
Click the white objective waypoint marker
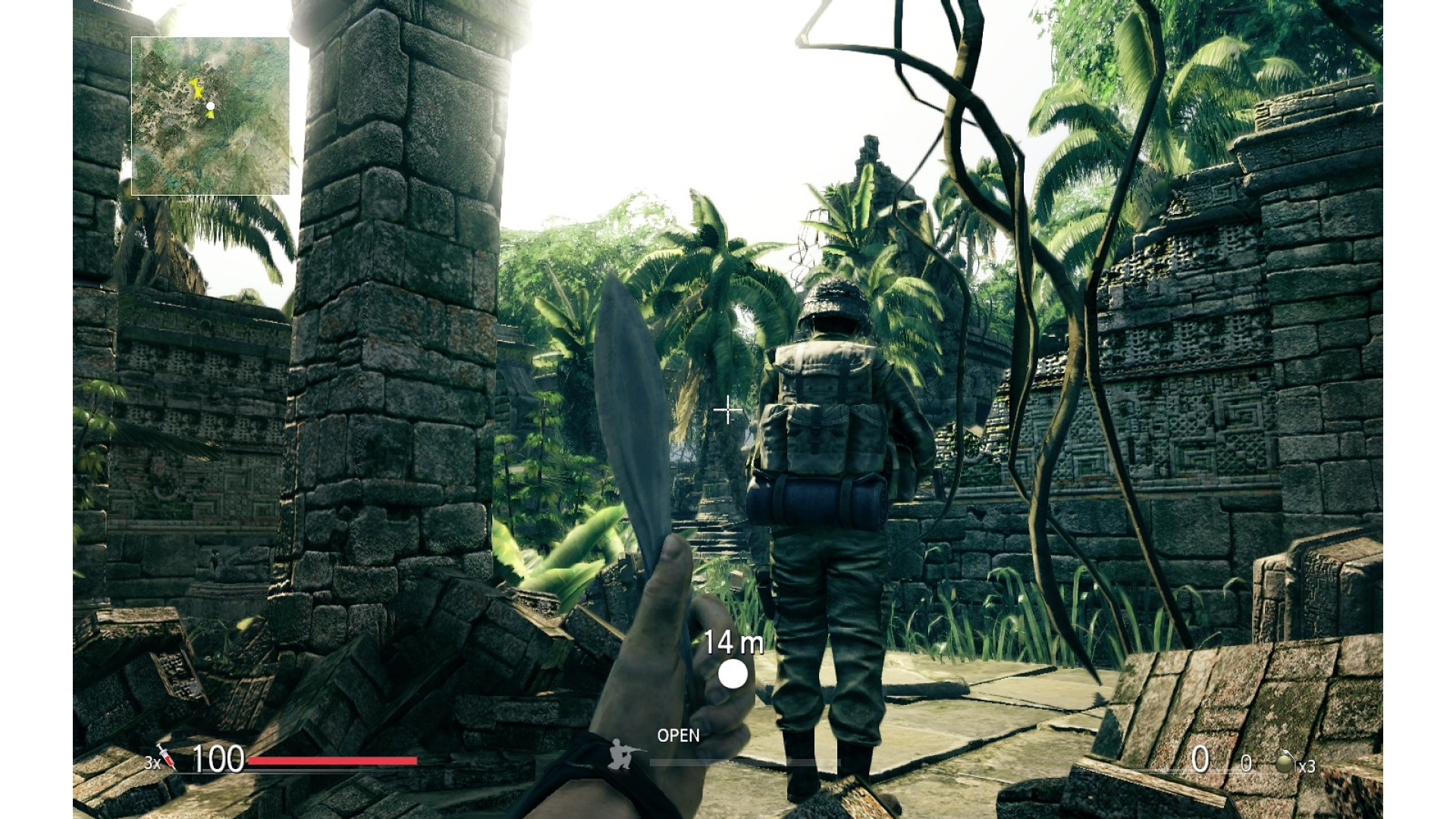(733, 673)
